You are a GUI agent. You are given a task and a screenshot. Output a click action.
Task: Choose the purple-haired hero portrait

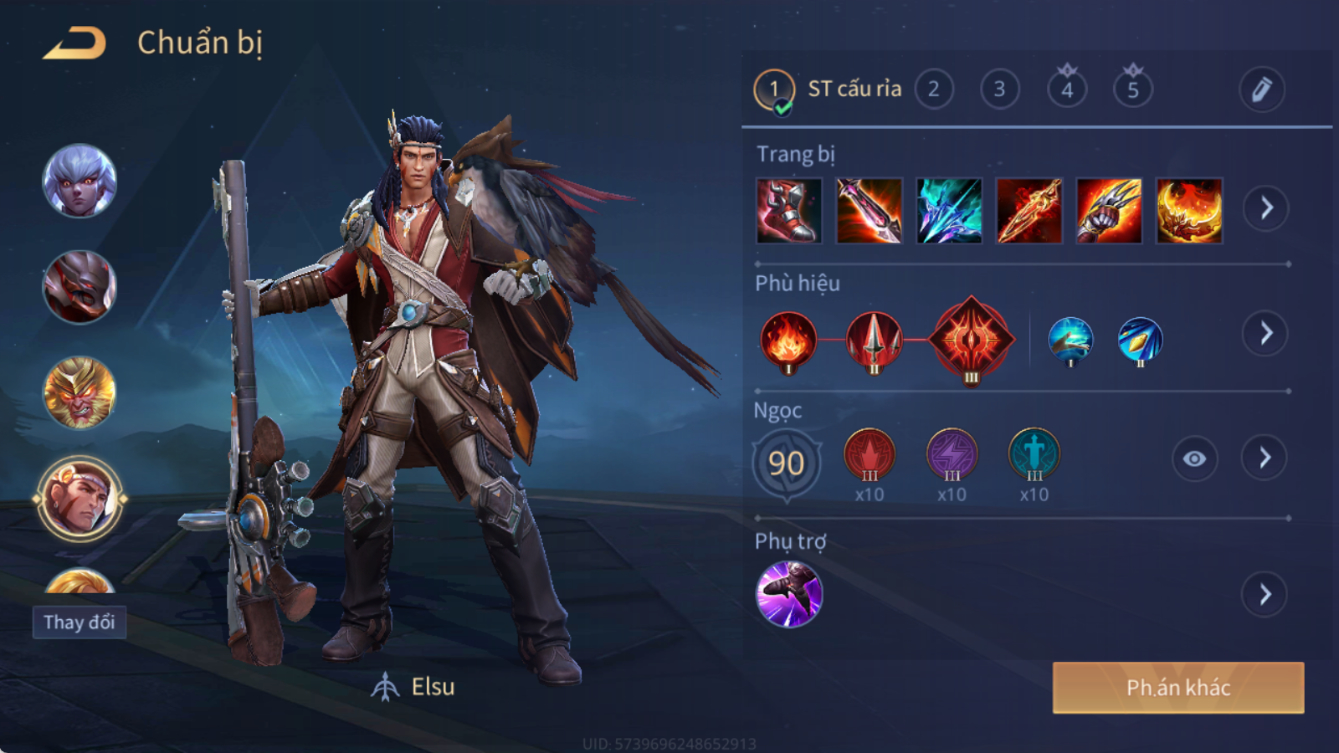(x=79, y=181)
